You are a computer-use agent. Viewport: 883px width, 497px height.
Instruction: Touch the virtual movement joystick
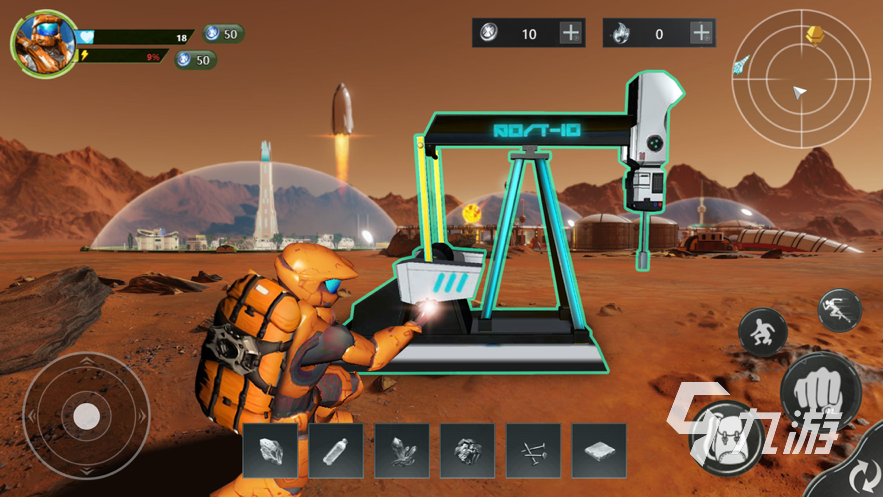[86, 415]
